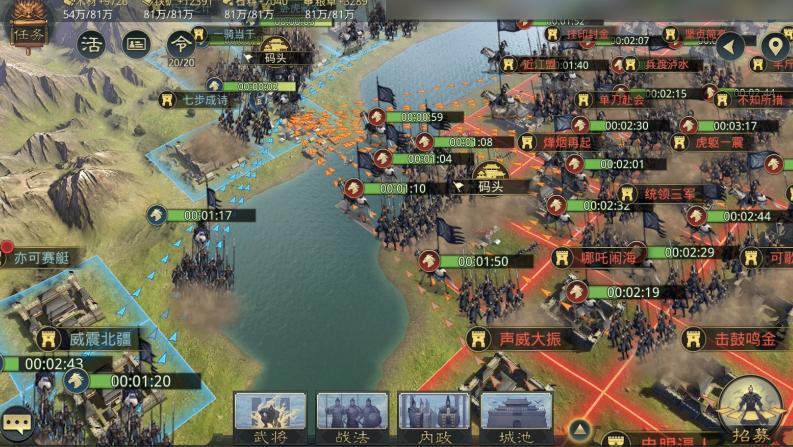
Task: Open the 任务 quest panel
Action: (24, 30)
